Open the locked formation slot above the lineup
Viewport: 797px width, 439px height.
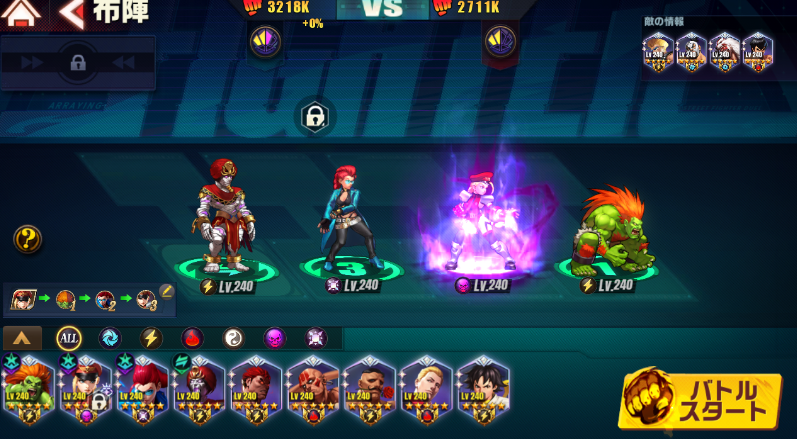[314, 117]
